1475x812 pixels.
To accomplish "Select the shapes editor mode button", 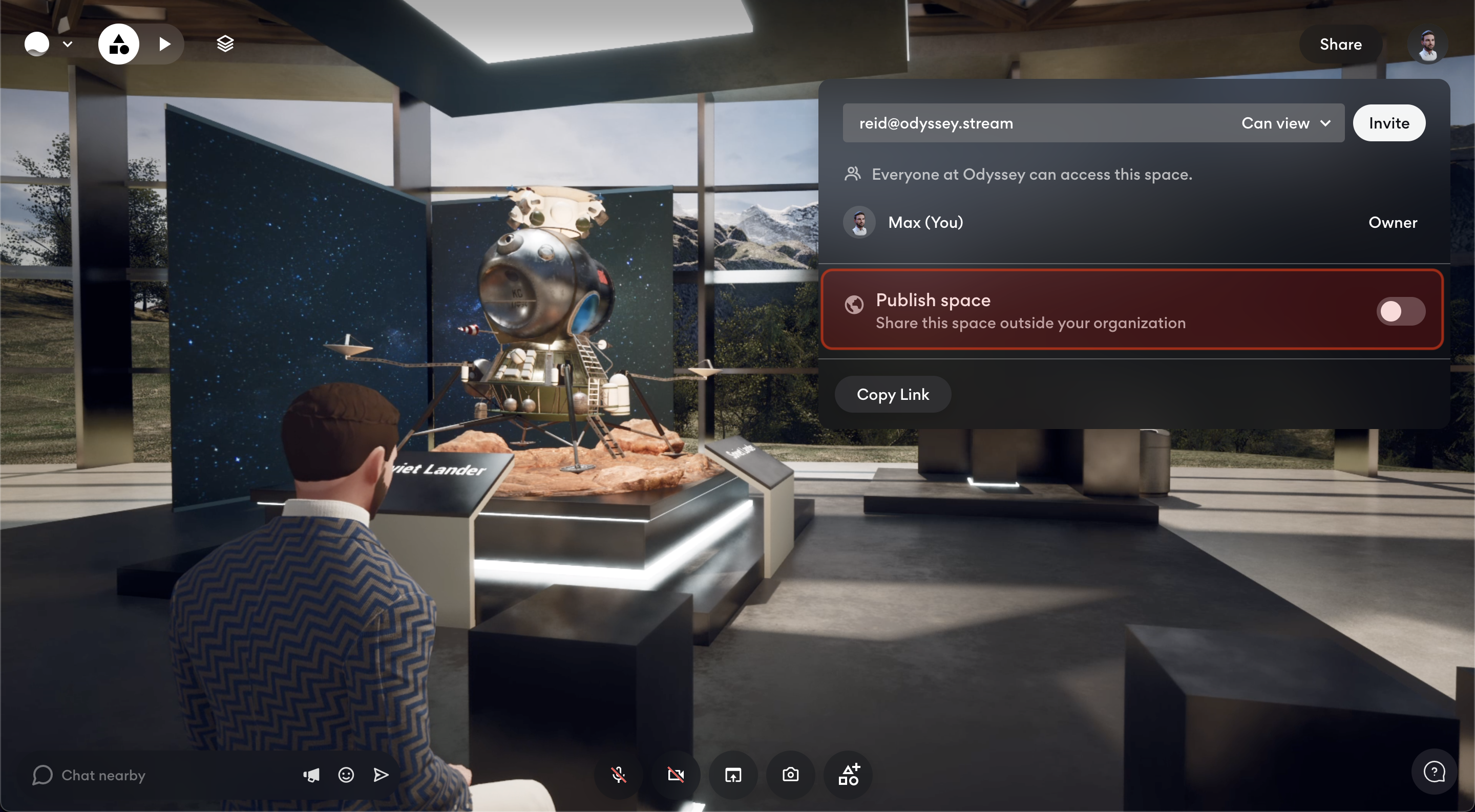I will (118, 44).
